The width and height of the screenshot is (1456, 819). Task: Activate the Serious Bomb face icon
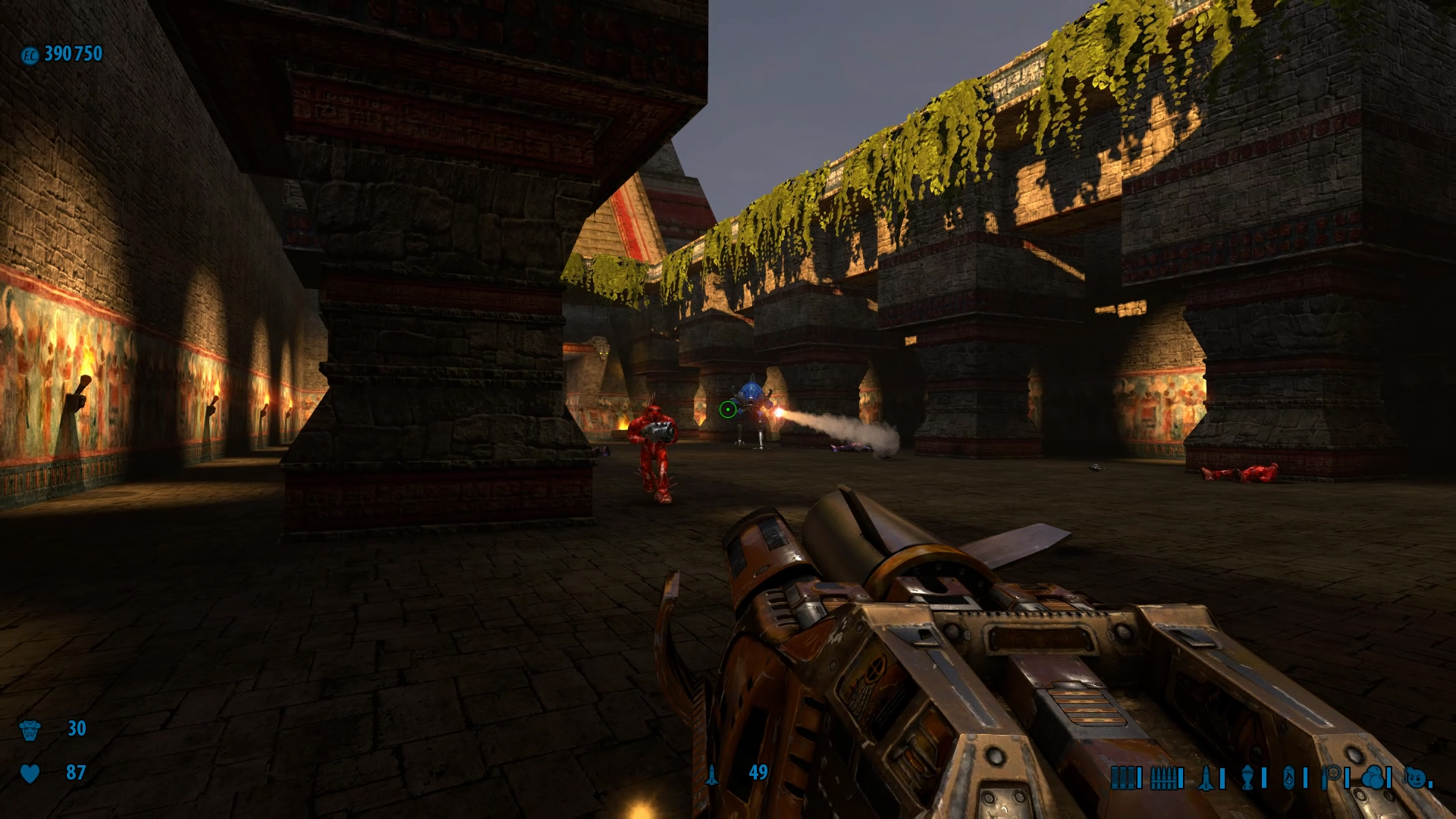click(1414, 778)
